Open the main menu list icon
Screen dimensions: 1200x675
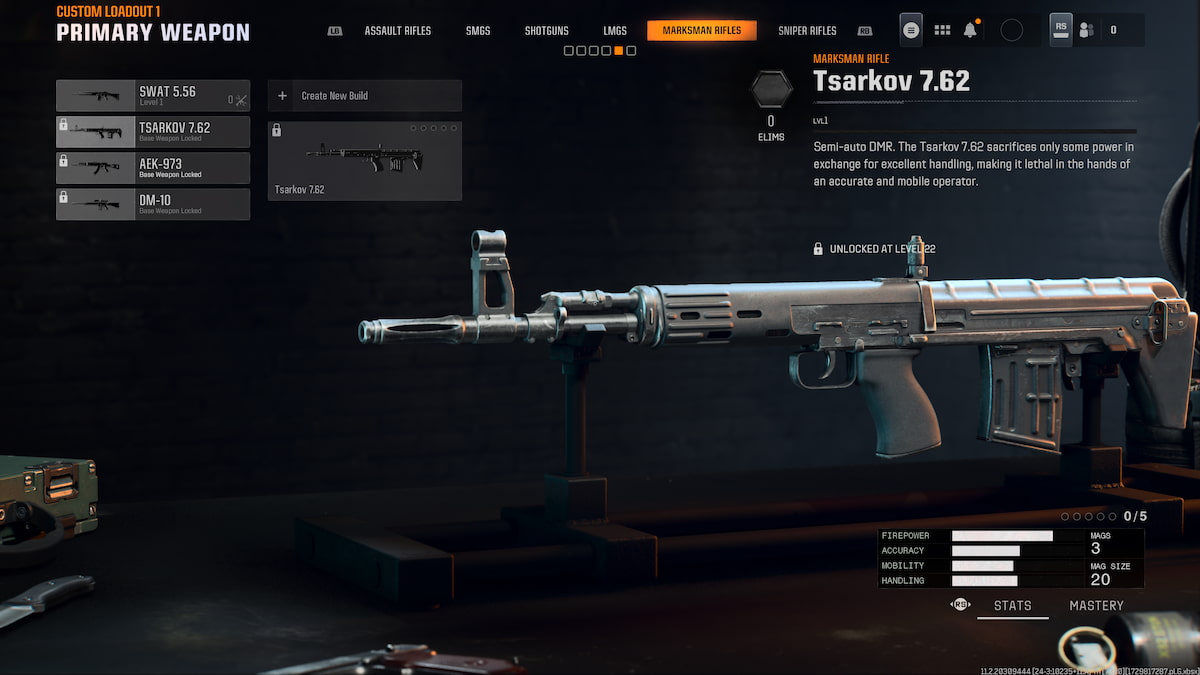(x=911, y=30)
